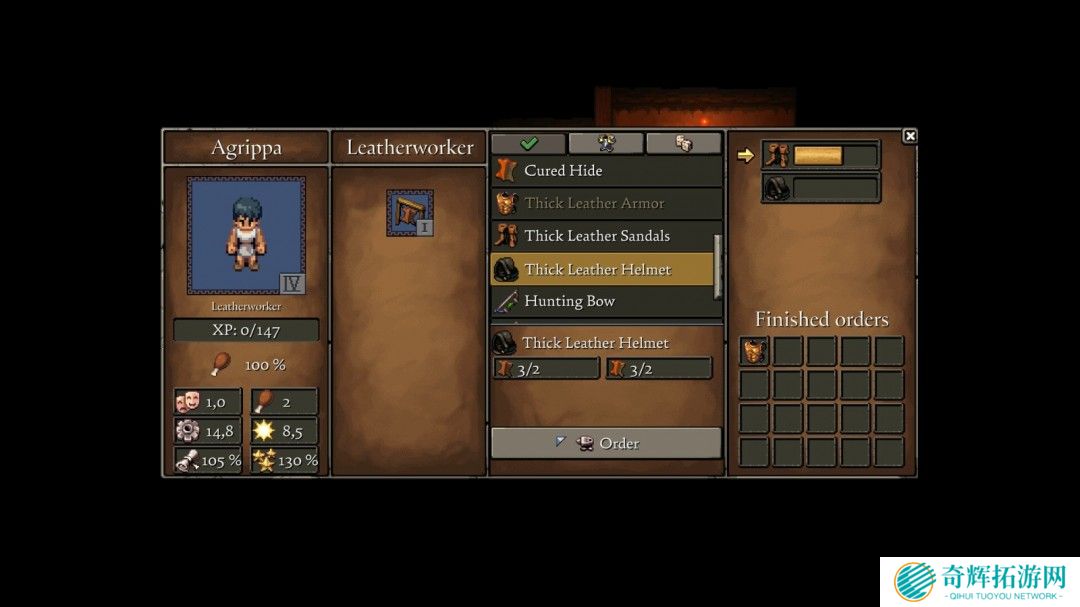Select the leatherworker workbench tool slot
The image size is (1080, 607).
click(x=410, y=213)
